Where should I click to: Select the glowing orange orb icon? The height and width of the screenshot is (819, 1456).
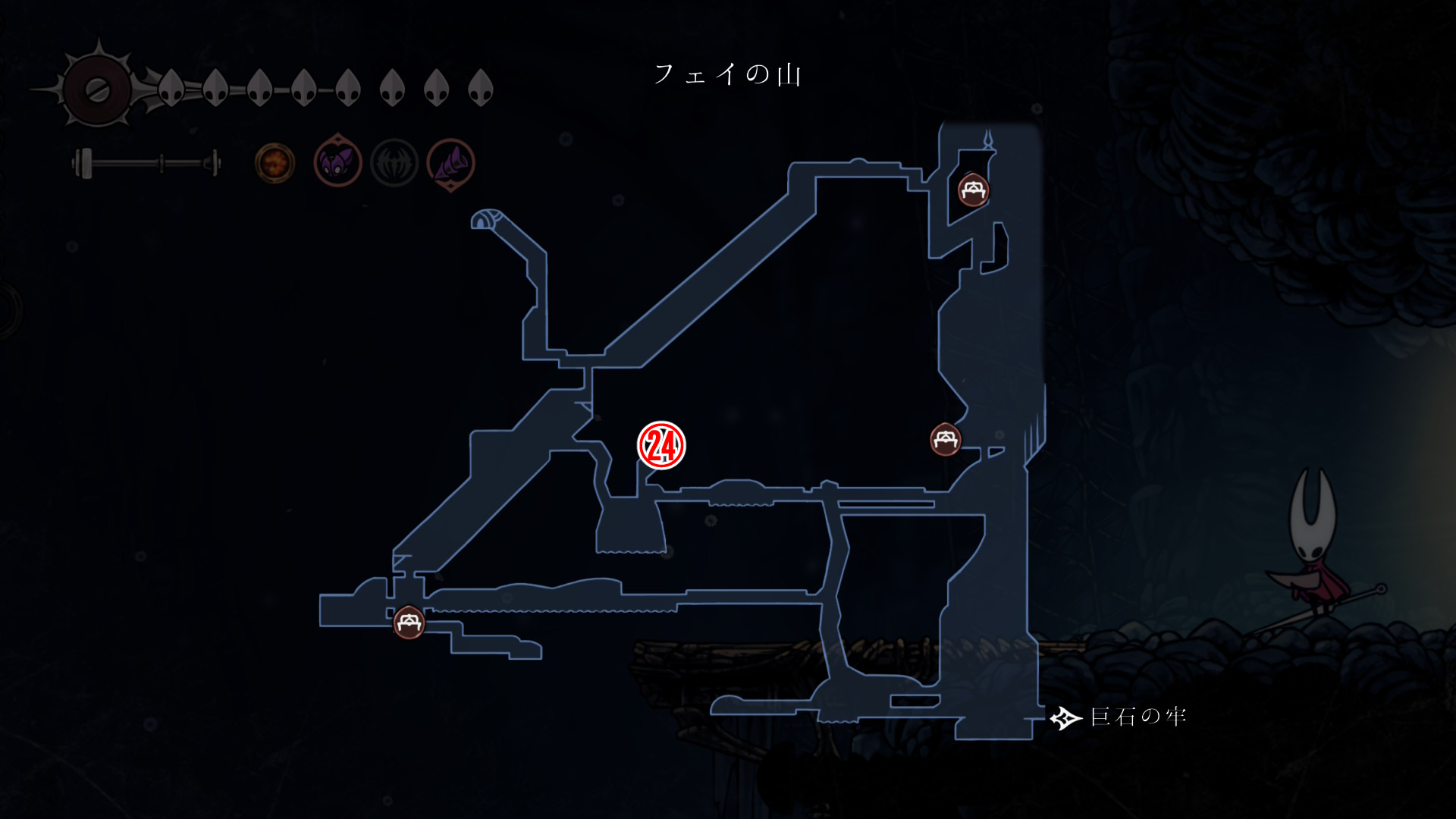click(275, 163)
